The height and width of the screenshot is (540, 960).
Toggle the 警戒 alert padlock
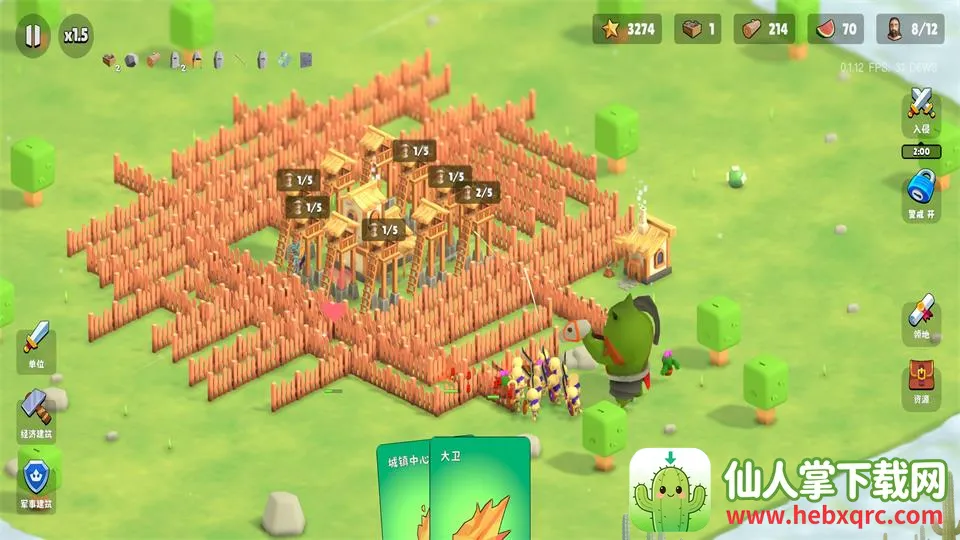[921, 187]
